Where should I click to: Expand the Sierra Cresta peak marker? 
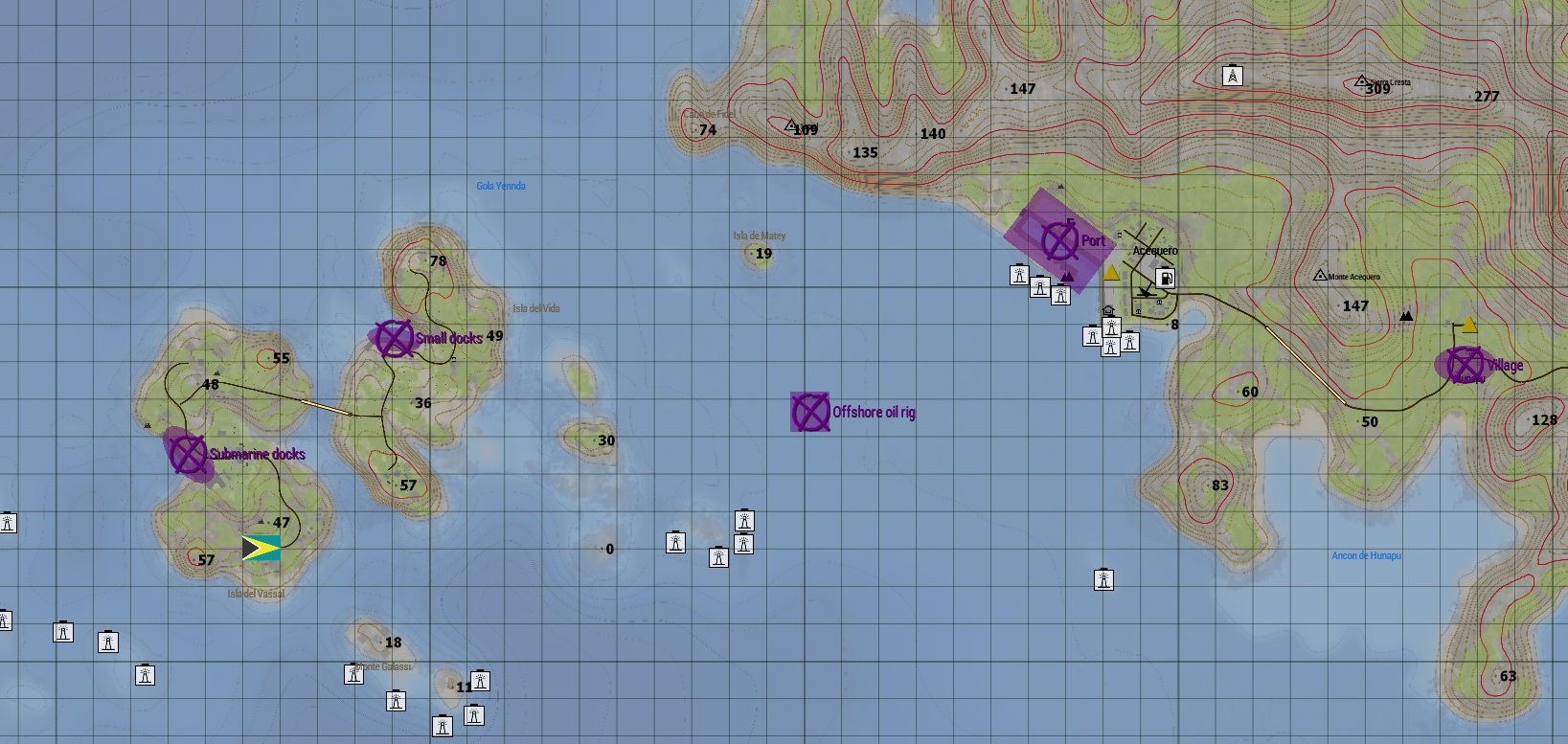1361,80
